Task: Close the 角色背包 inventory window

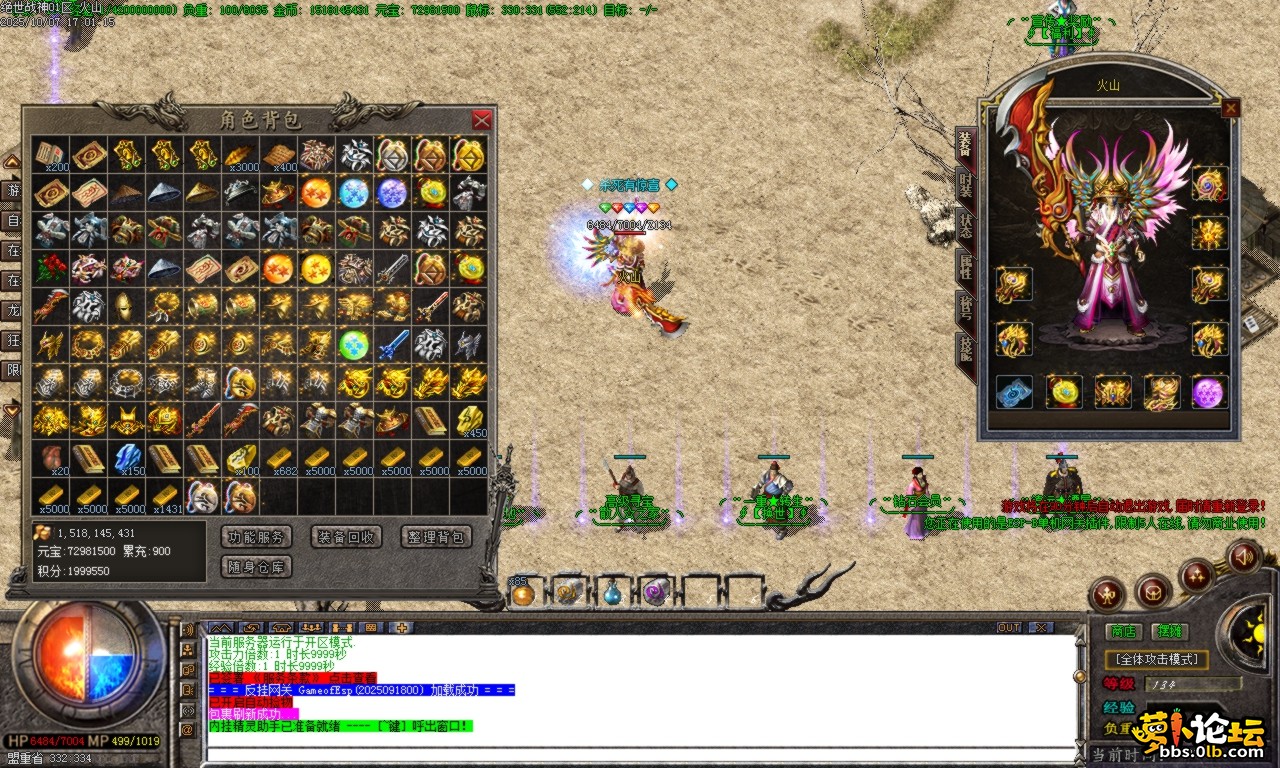Action: (482, 120)
